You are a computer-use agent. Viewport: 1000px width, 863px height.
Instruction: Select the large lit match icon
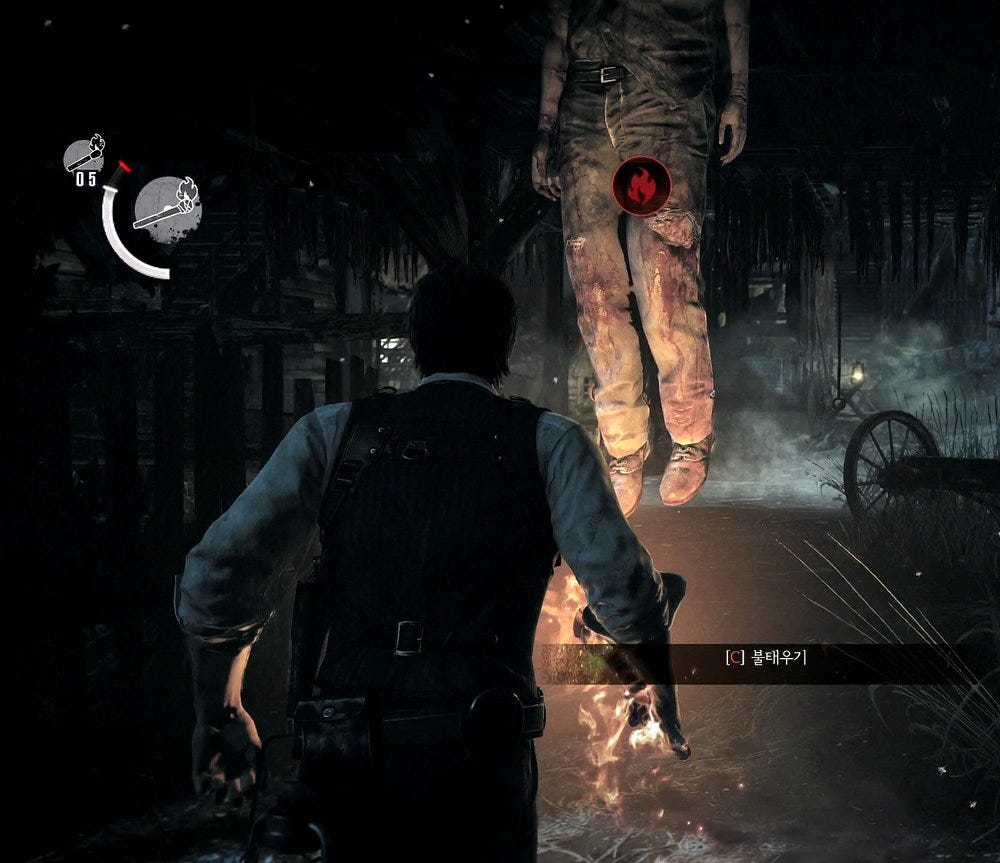(167, 209)
